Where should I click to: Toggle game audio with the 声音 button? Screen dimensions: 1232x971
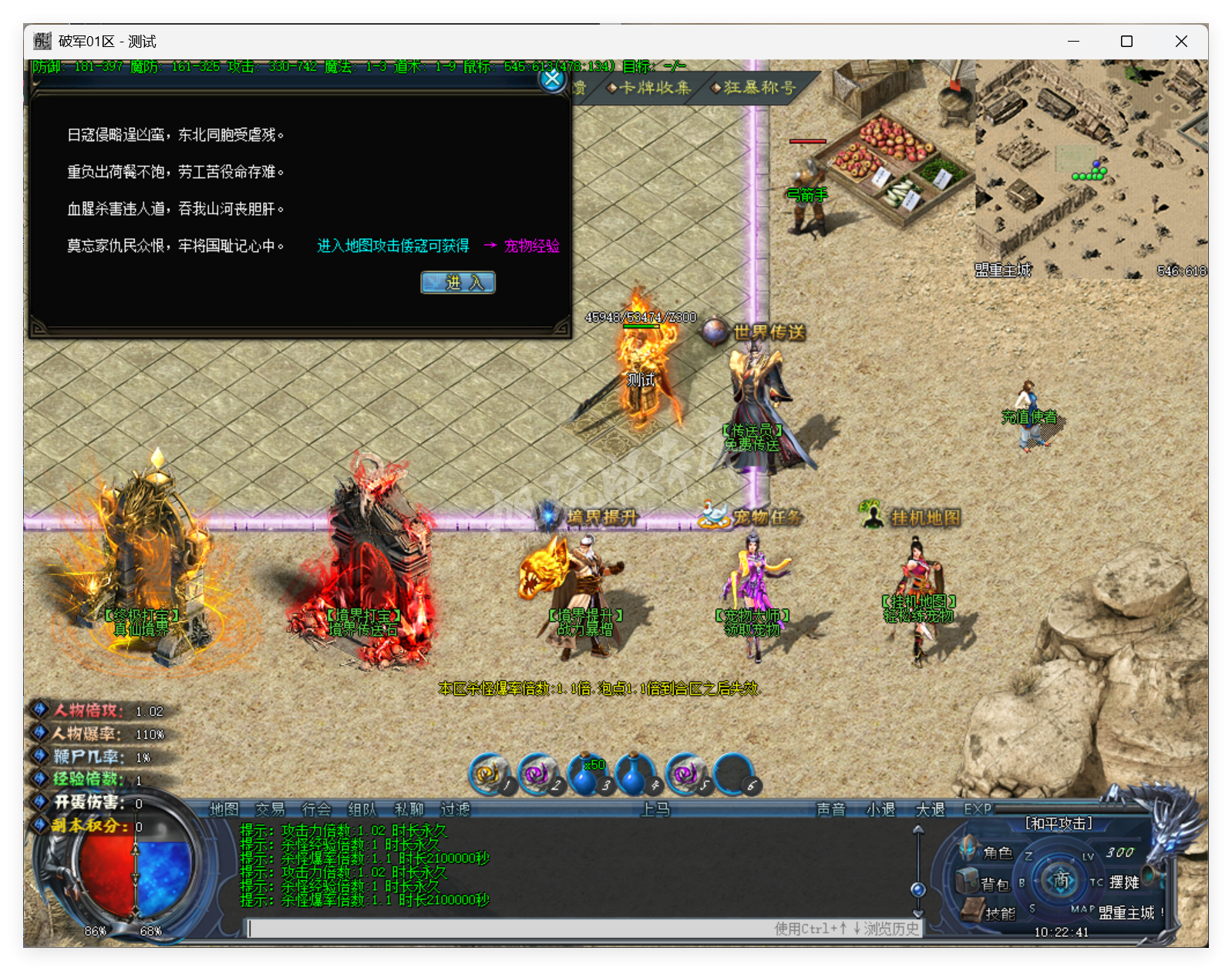click(x=831, y=810)
